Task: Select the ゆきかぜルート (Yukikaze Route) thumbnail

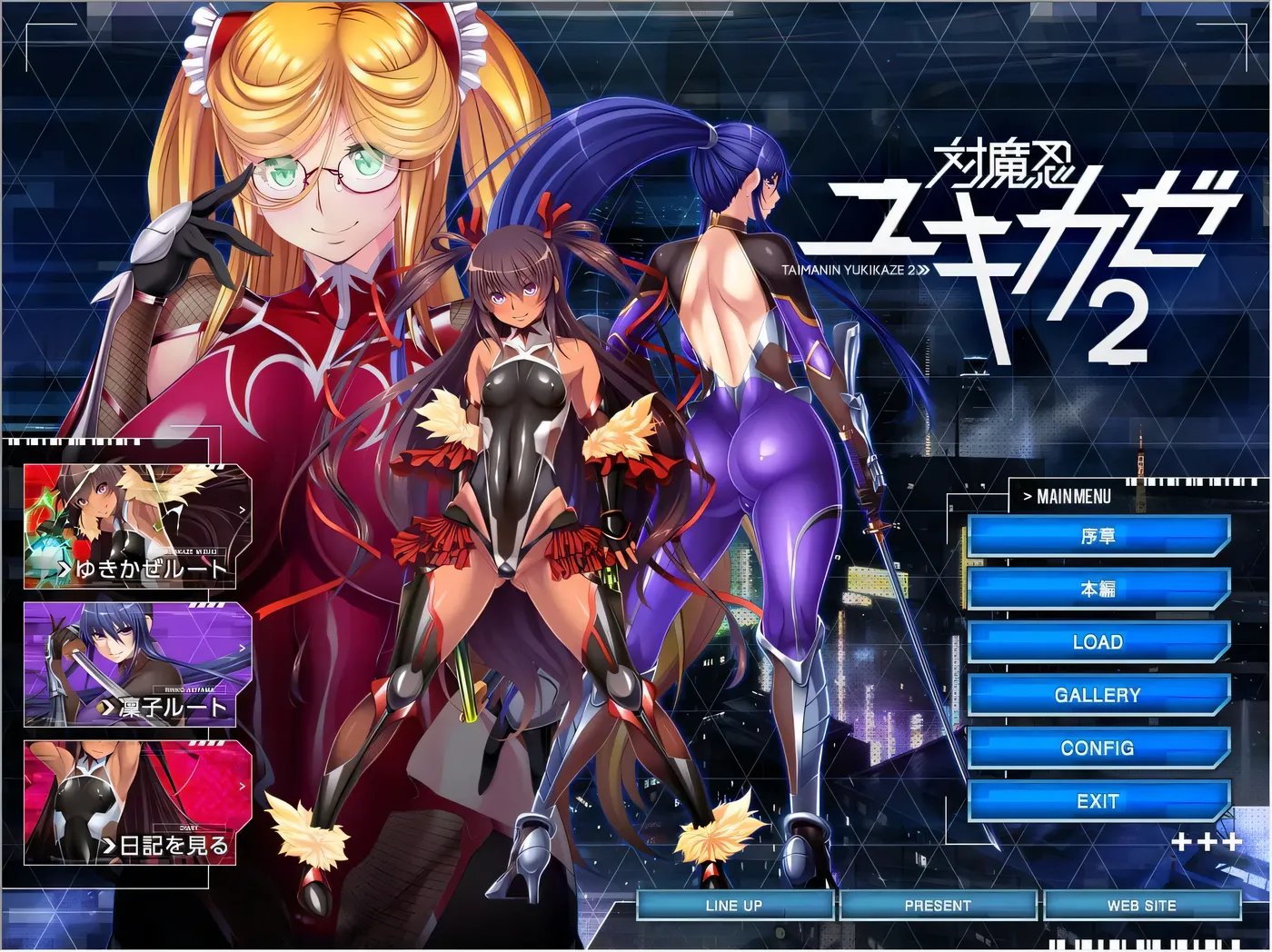Action: pyautogui.click(x=132, y=527)
